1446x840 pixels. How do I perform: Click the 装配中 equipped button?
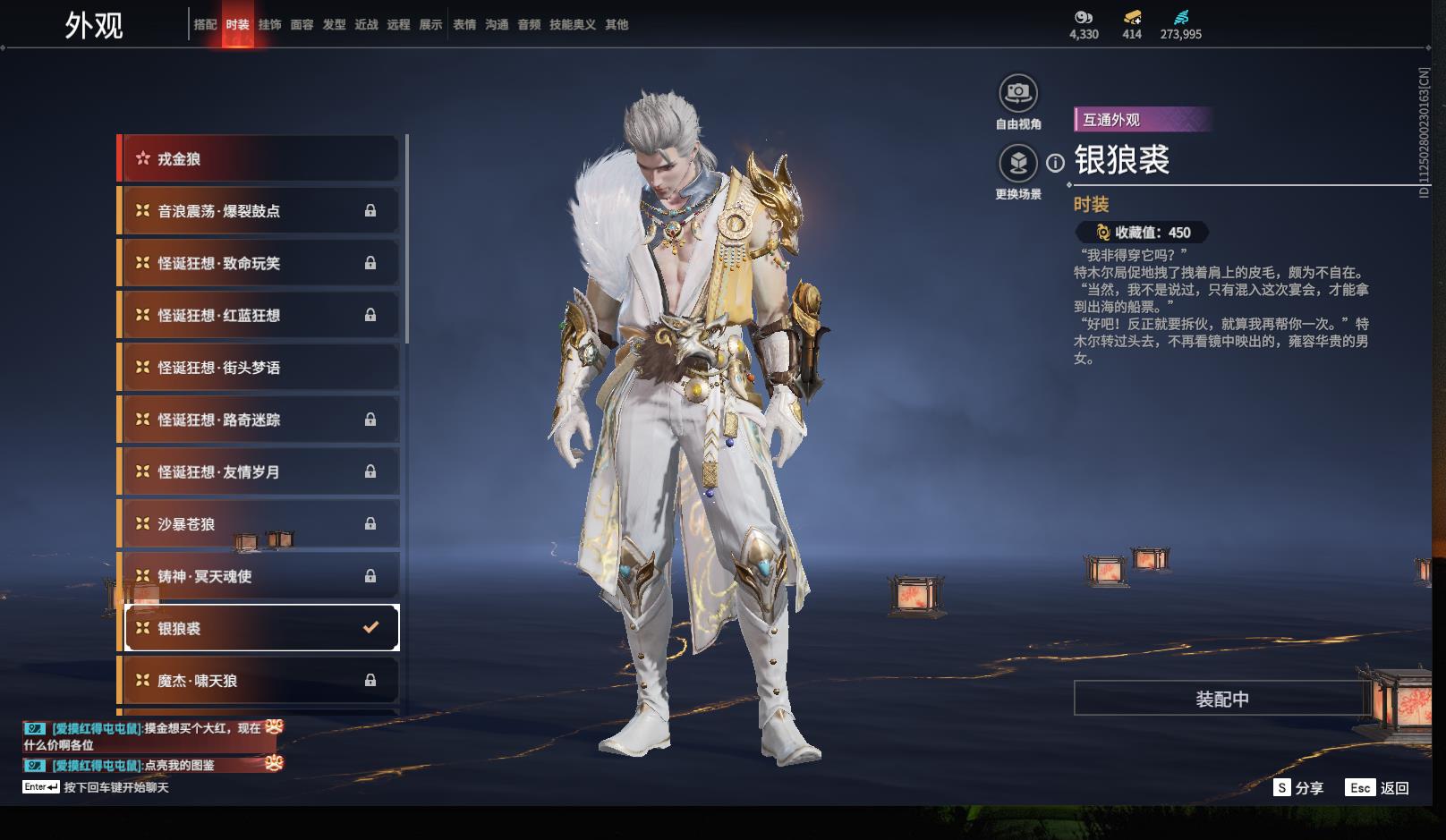tap(1221, 699)
